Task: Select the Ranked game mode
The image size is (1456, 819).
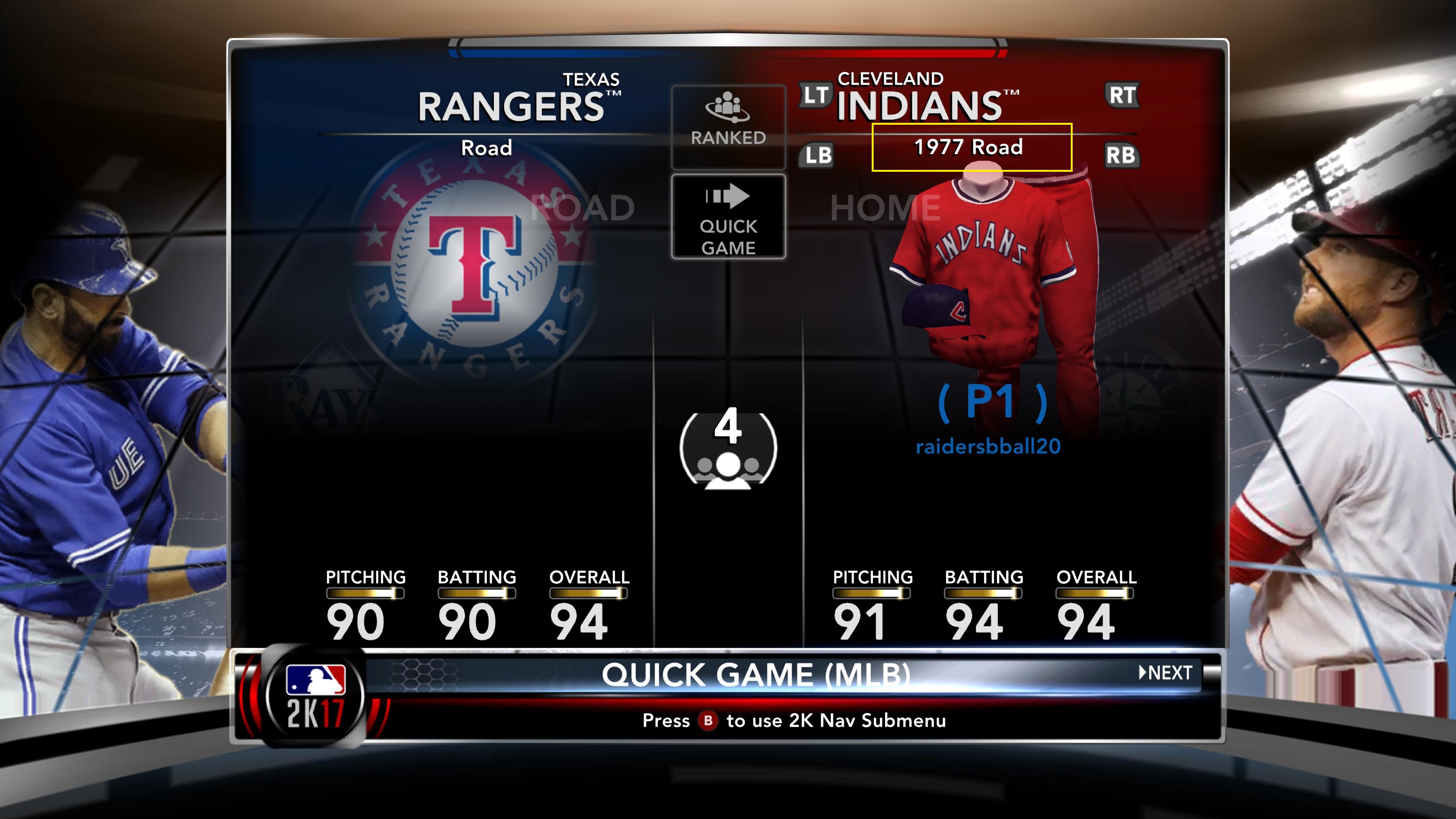Action: tap(728, 127)
